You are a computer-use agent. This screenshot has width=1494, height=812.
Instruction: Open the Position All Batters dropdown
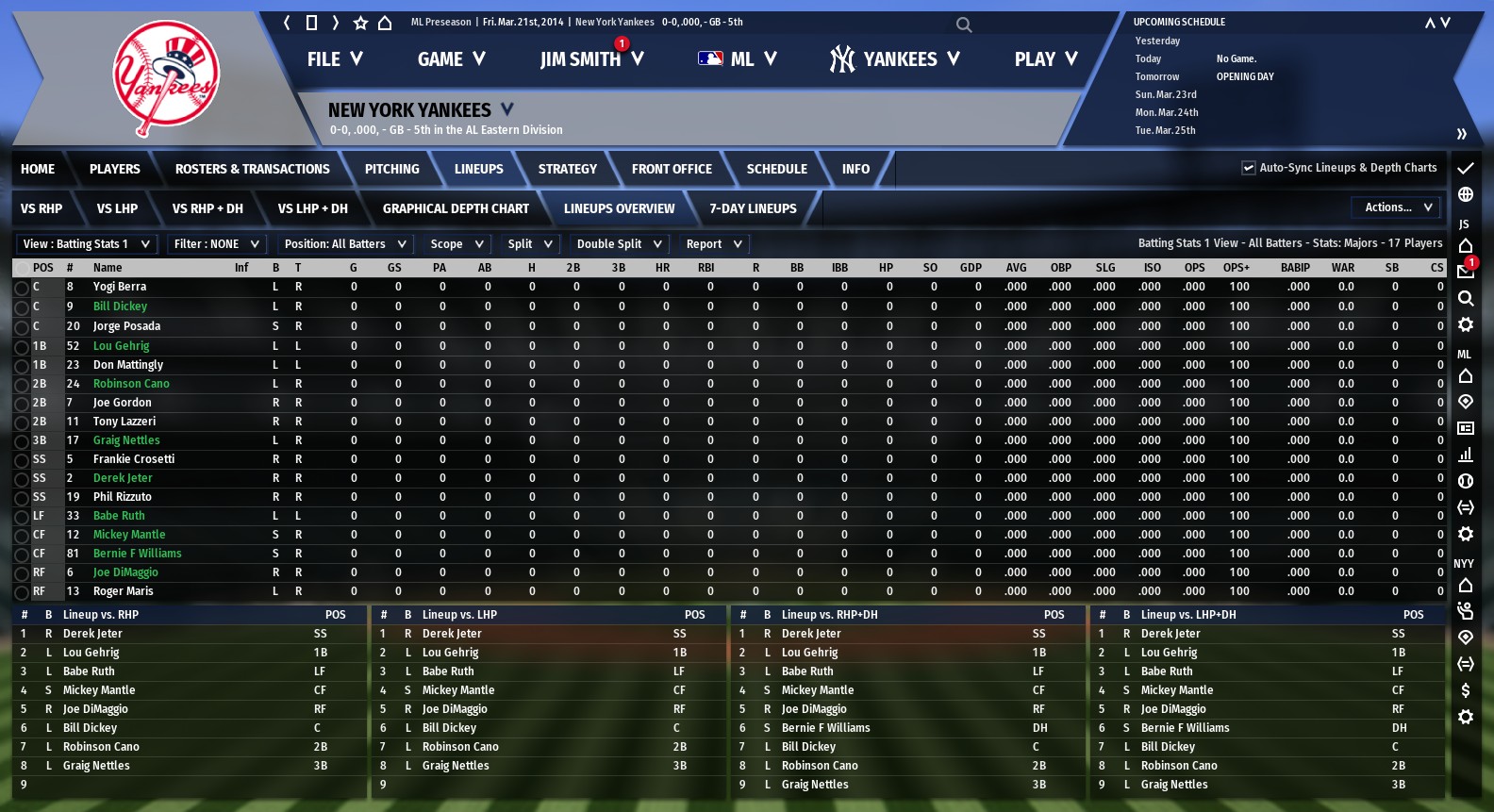pyautogui.click(x=345, y=244)
